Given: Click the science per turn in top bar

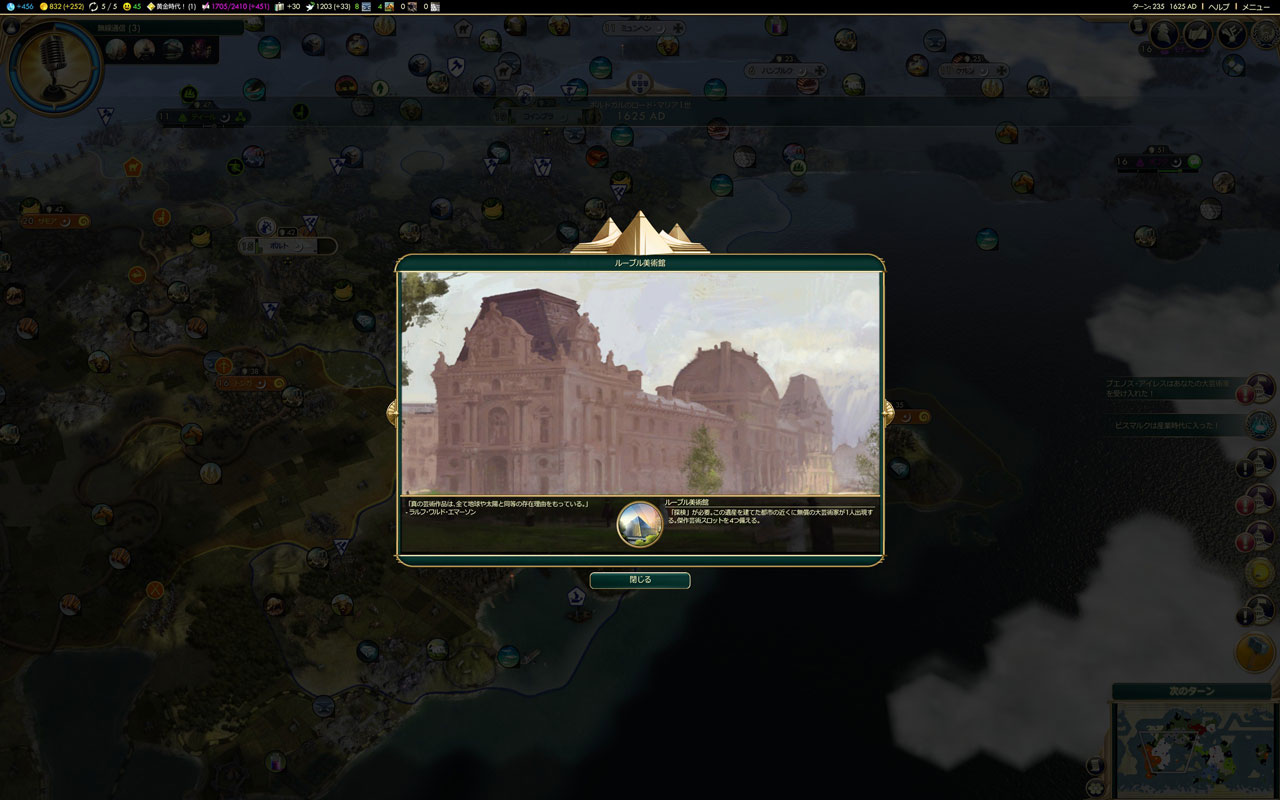Looking at the screenshot, I should 20,6.
